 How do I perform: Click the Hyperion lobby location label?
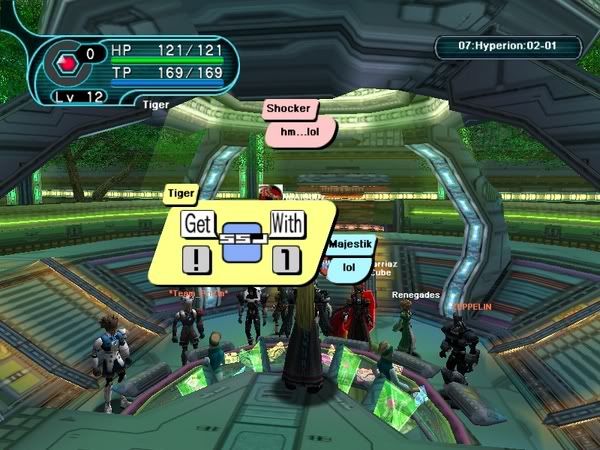click(x=507, y=46)
